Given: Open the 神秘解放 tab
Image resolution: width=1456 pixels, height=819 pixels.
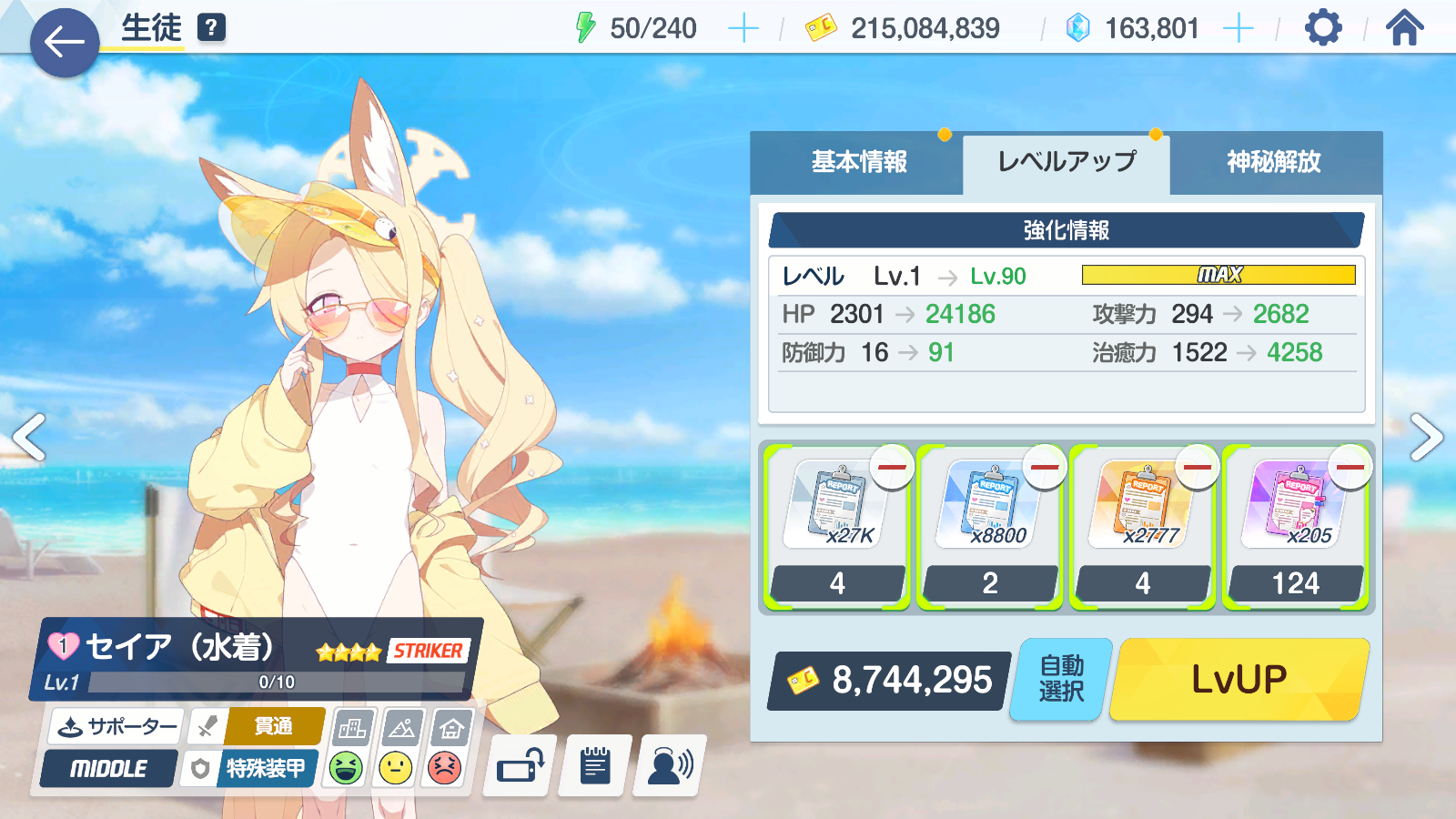Looking at the screenshot, I should click(1273, 162).
